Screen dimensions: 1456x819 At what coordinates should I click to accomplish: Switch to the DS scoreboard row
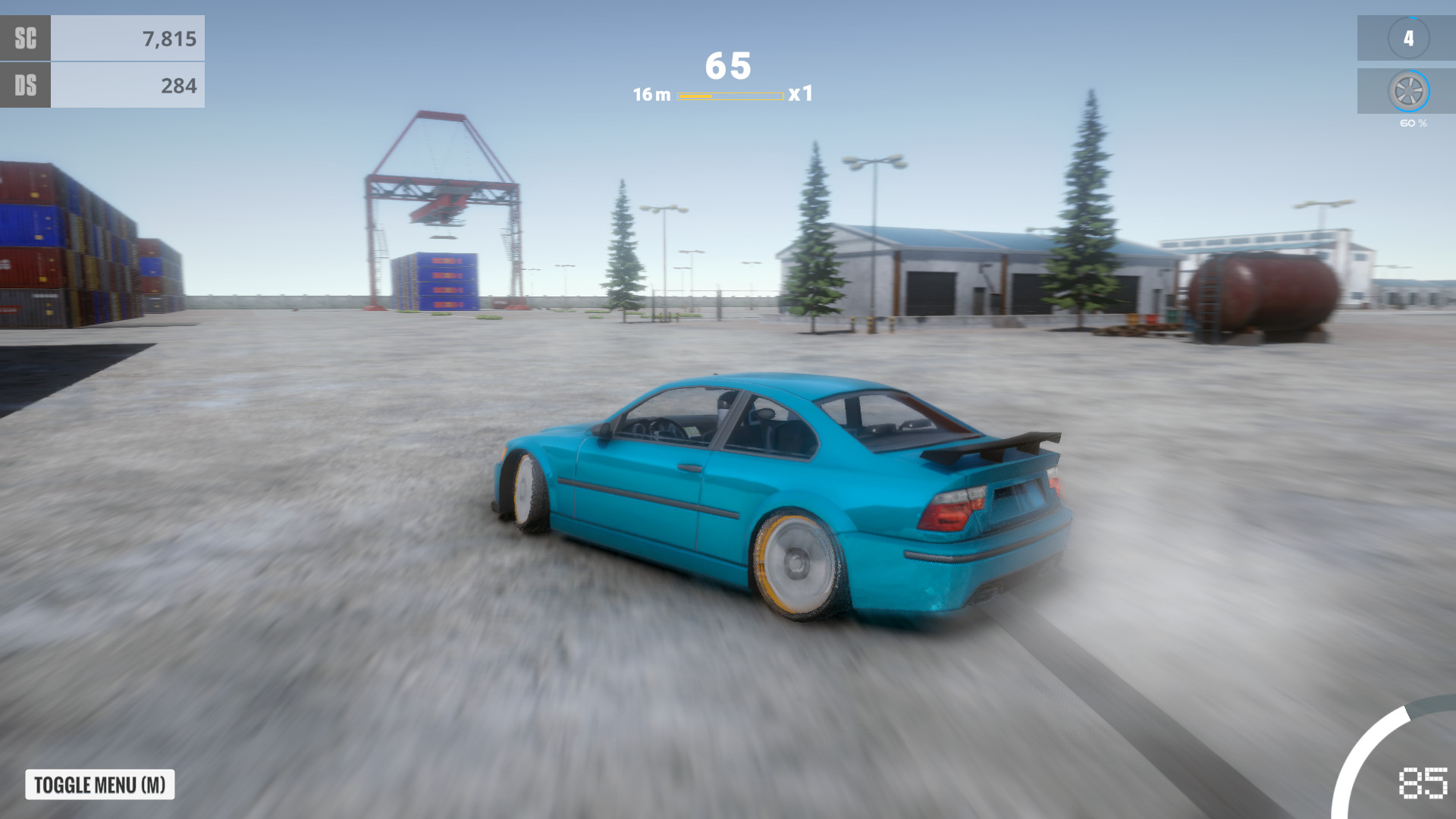pyautogui.click(x=25, y=86)
